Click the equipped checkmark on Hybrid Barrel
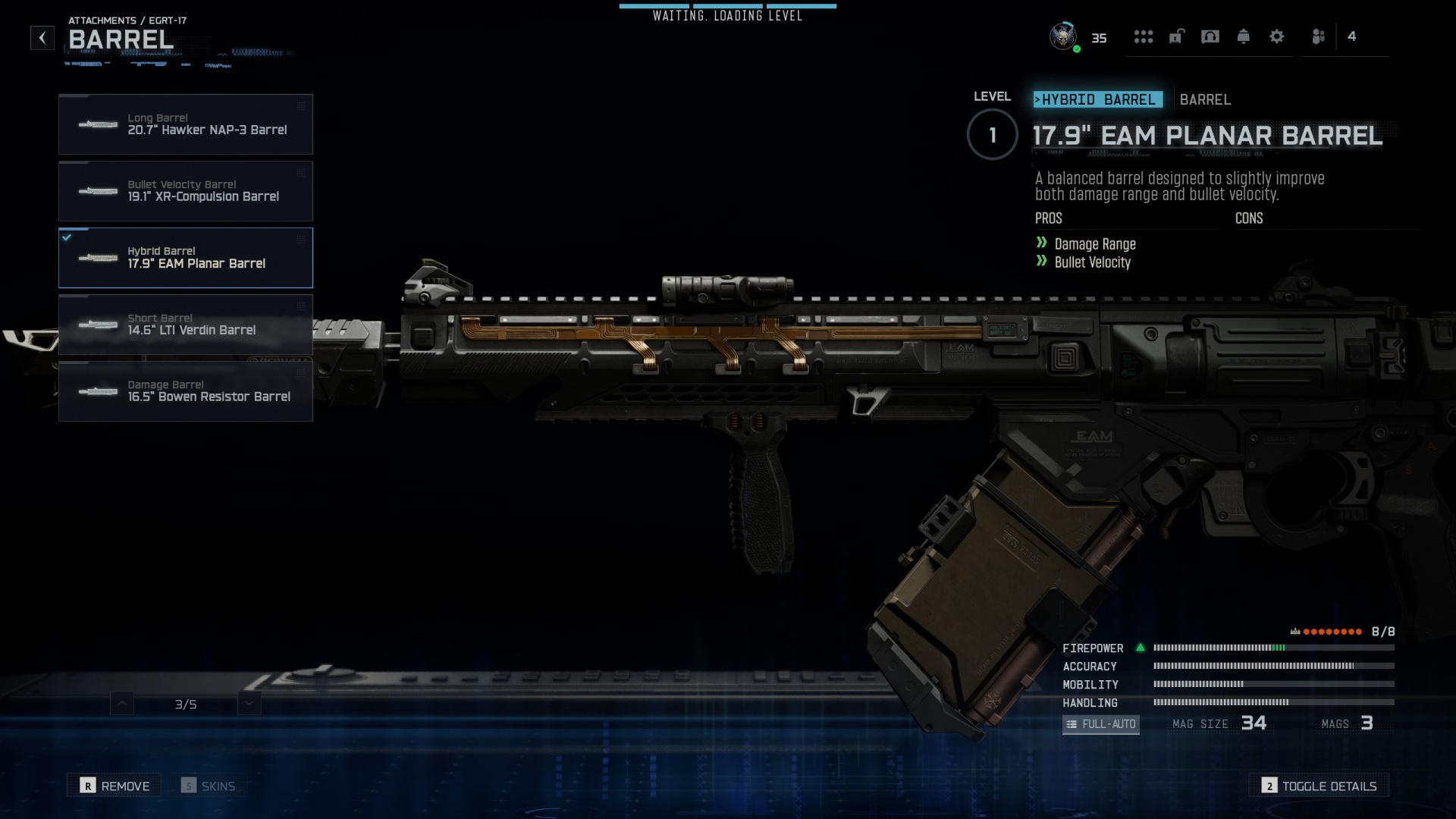 coord(67,236)
